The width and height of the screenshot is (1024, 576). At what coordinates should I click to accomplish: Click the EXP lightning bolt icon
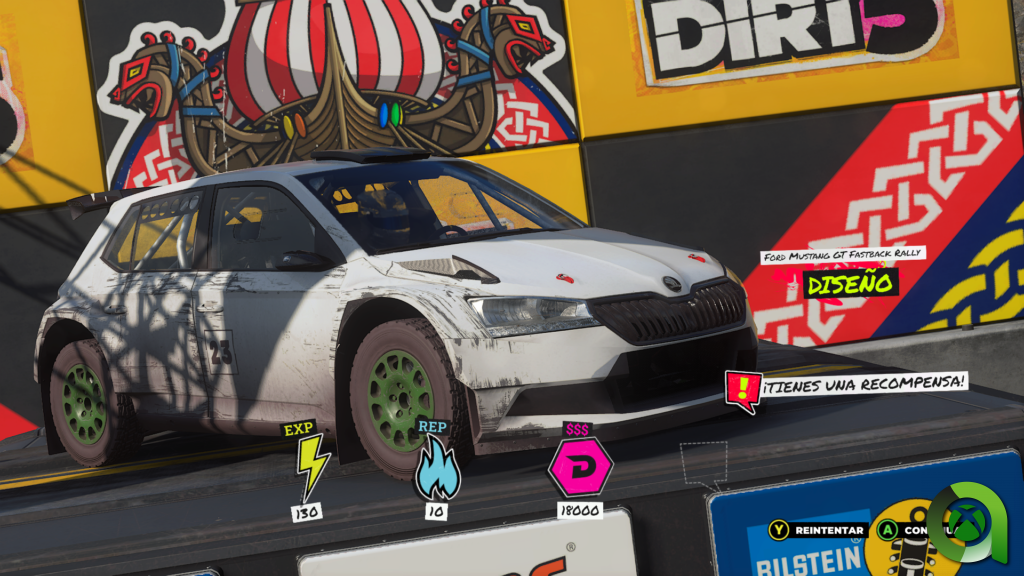coord(311,466)
